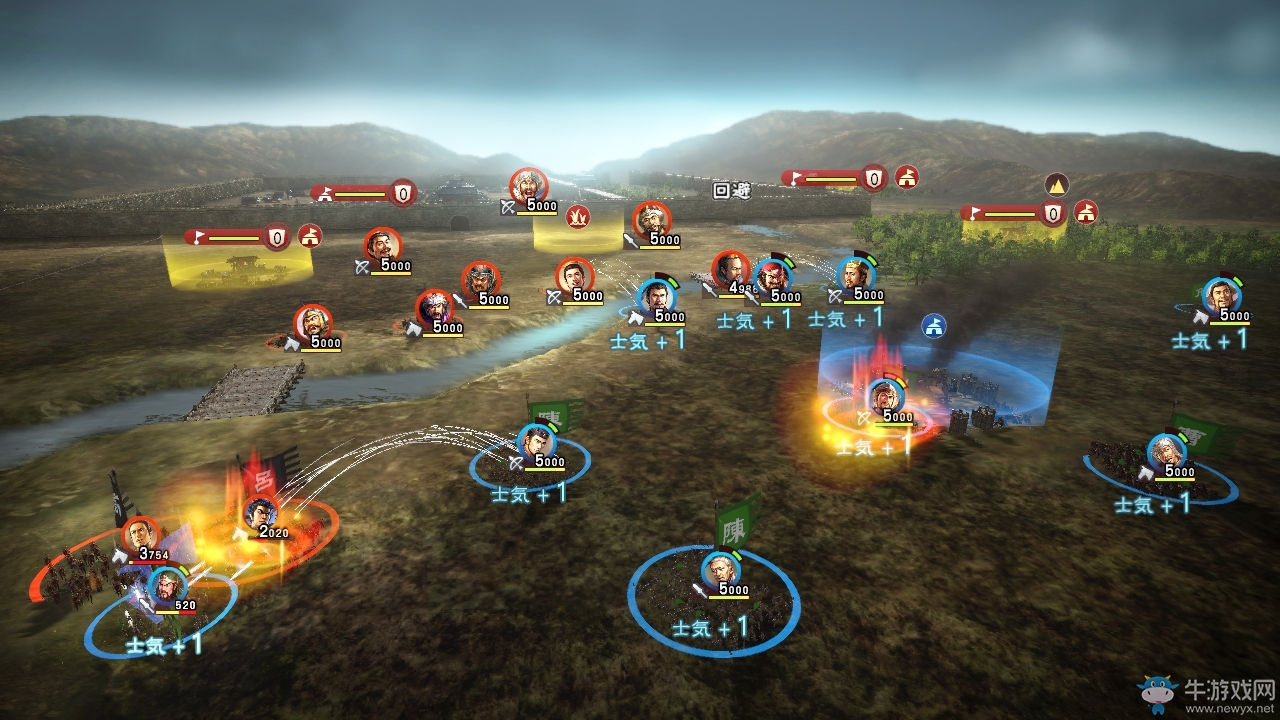Screen dimensions: 1280x720
Task: Select the allied unit under the 曹 flag
Action: pyautogui.click(x=1166, y=452)
